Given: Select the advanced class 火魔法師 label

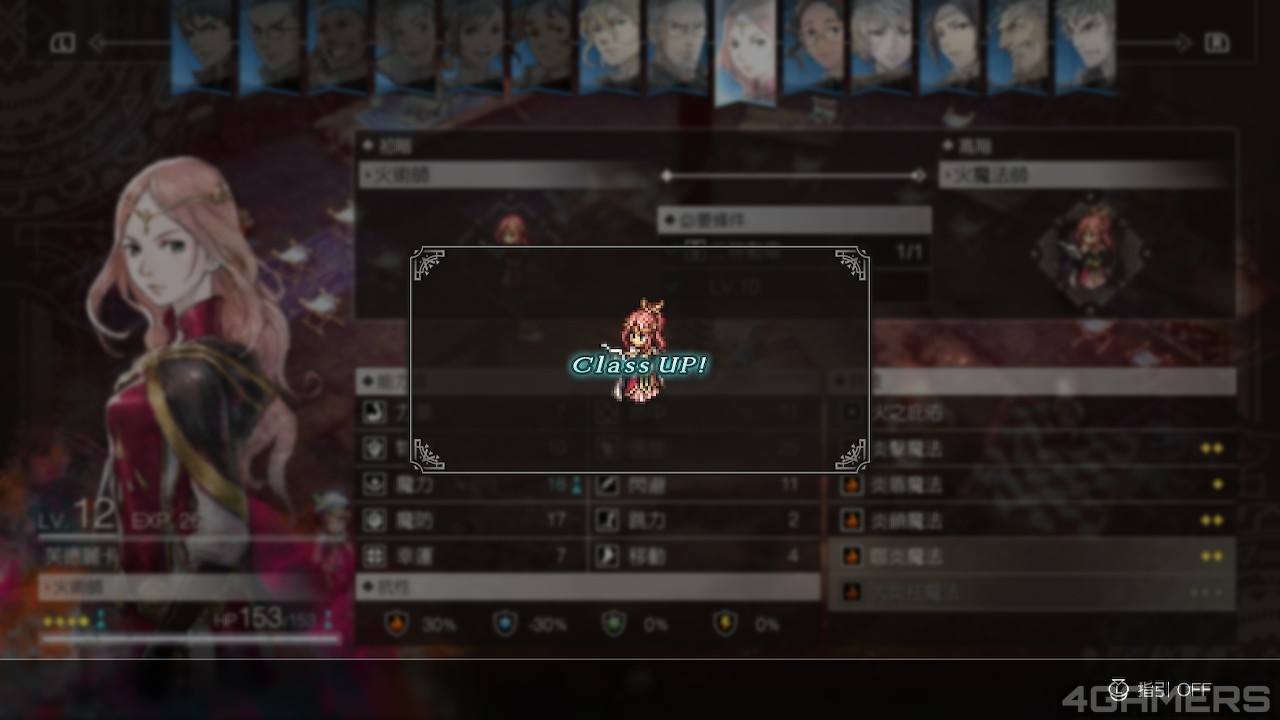Looking at the screenshot, I should coord(1085,175).
